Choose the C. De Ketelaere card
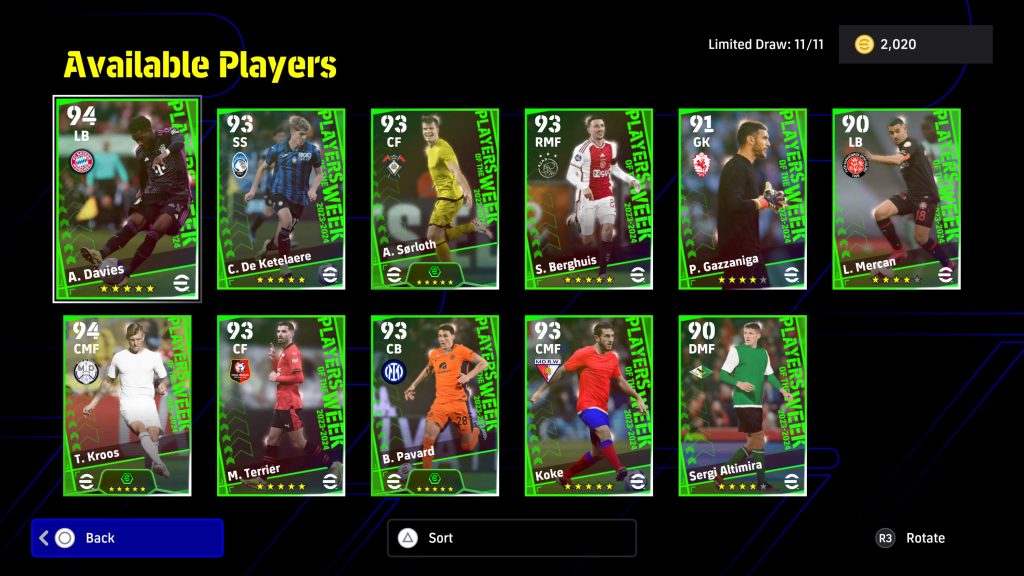This screenshot has height=576, width=1024. [281, 199]
